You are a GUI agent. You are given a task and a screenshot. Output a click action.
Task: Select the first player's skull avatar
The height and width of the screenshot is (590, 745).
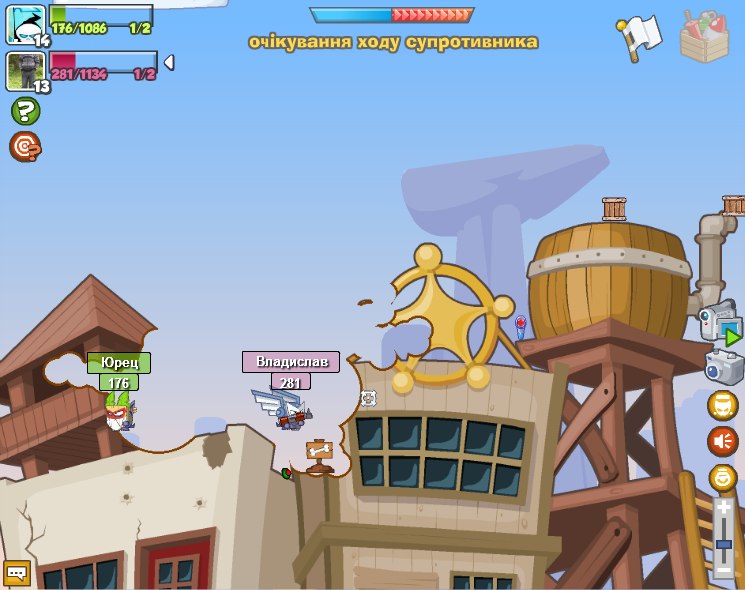[25, 24]
